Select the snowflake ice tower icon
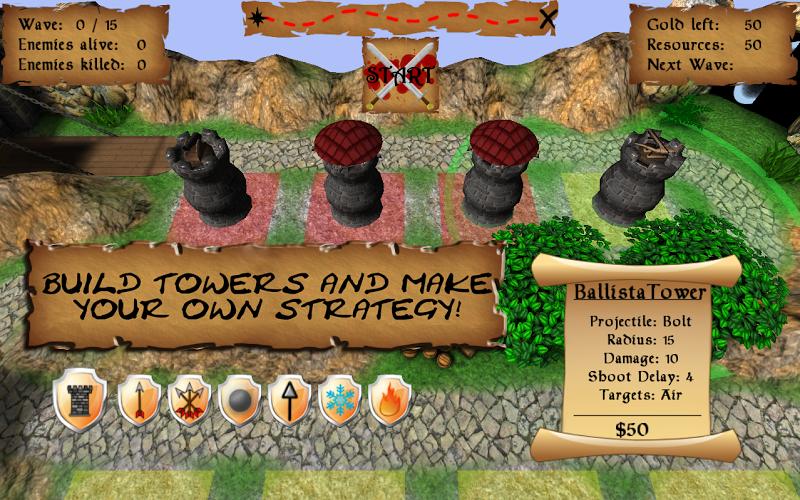The height and width of the screenshot is (500, 800). (340, 401)
